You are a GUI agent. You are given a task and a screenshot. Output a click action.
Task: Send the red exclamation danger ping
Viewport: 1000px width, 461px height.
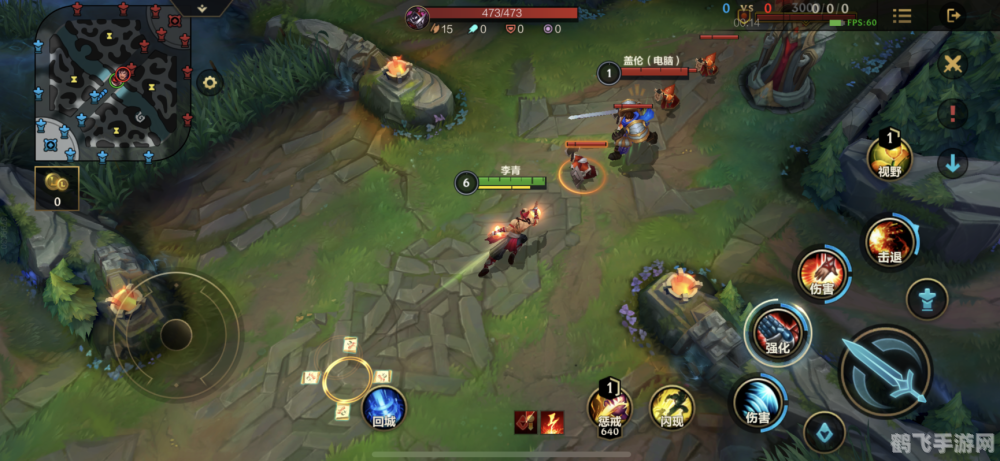pos(953,113)
